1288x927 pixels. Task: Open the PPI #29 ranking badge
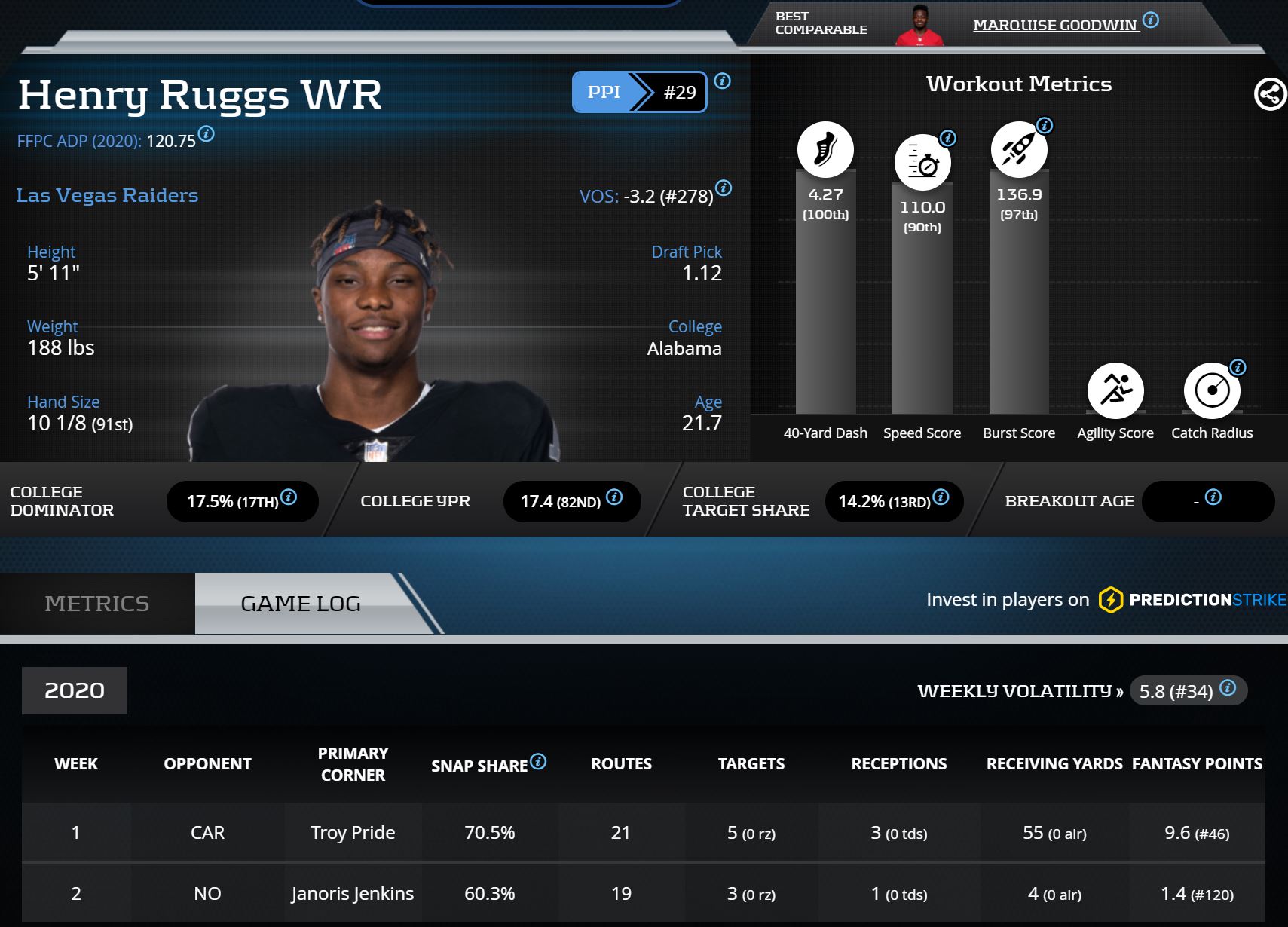(639, 92)
